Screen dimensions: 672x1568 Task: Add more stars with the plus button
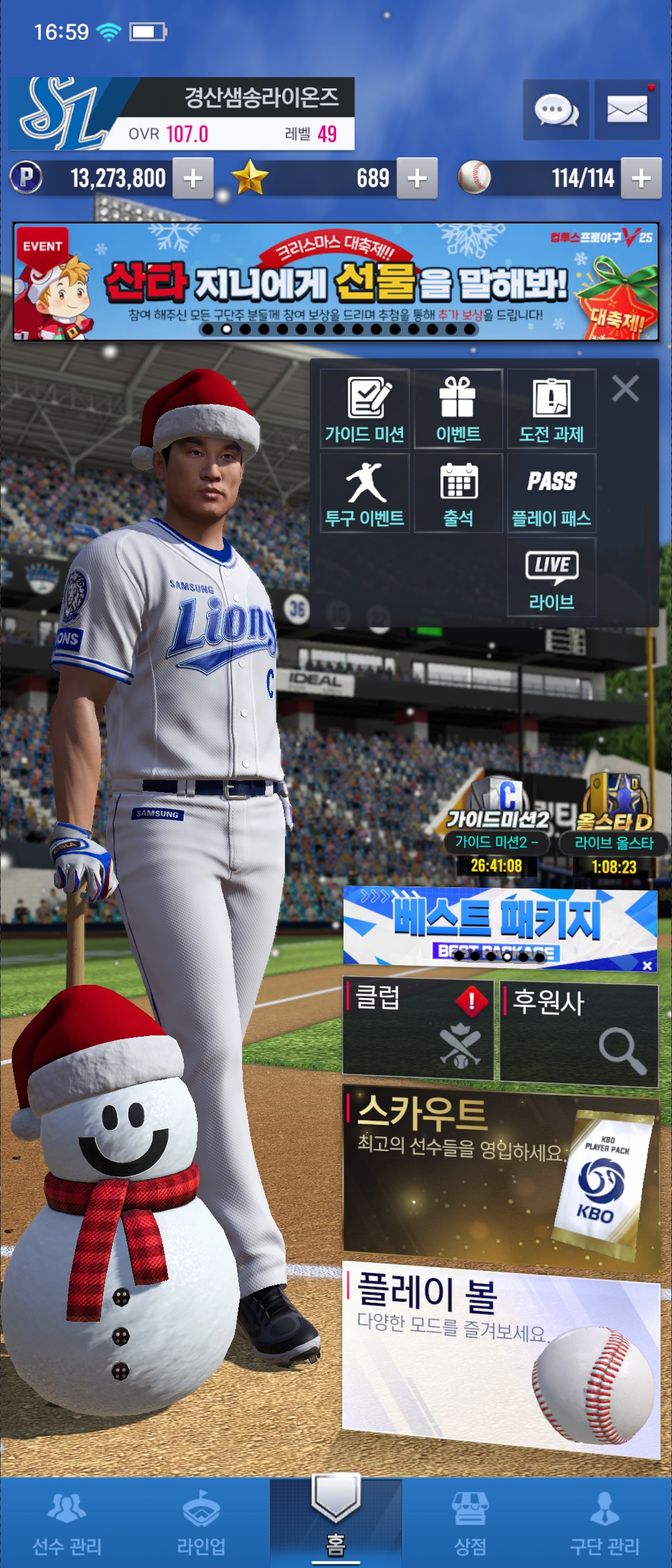(x=417, y=179)
